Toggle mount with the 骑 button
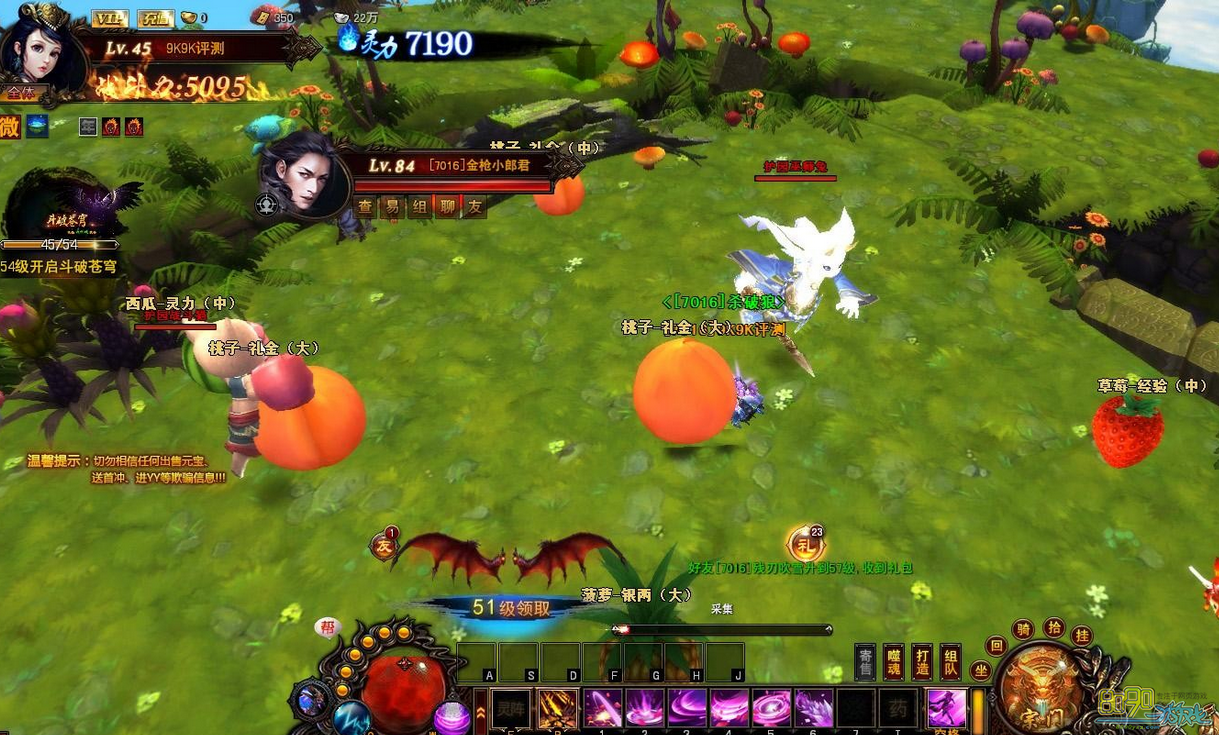Viewport: 1219px width, 735px height. click(x=1023, y=629)
